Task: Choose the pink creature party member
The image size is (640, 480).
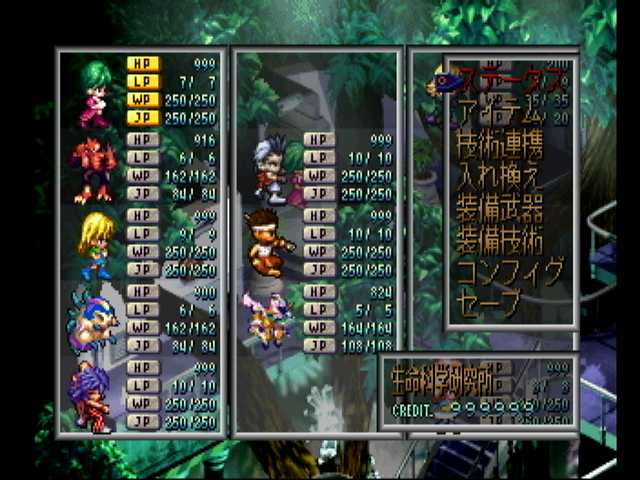Action: click(x=266, y=318)
